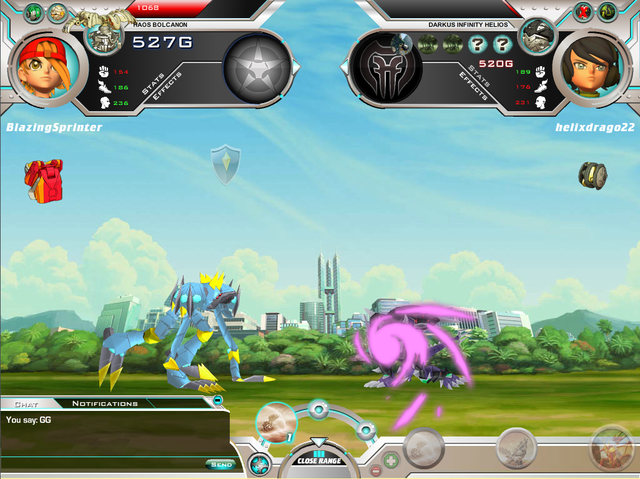Open the red backpack item bag
The width and height of the screenshot is (640, 479).
(x=43, y=180)
